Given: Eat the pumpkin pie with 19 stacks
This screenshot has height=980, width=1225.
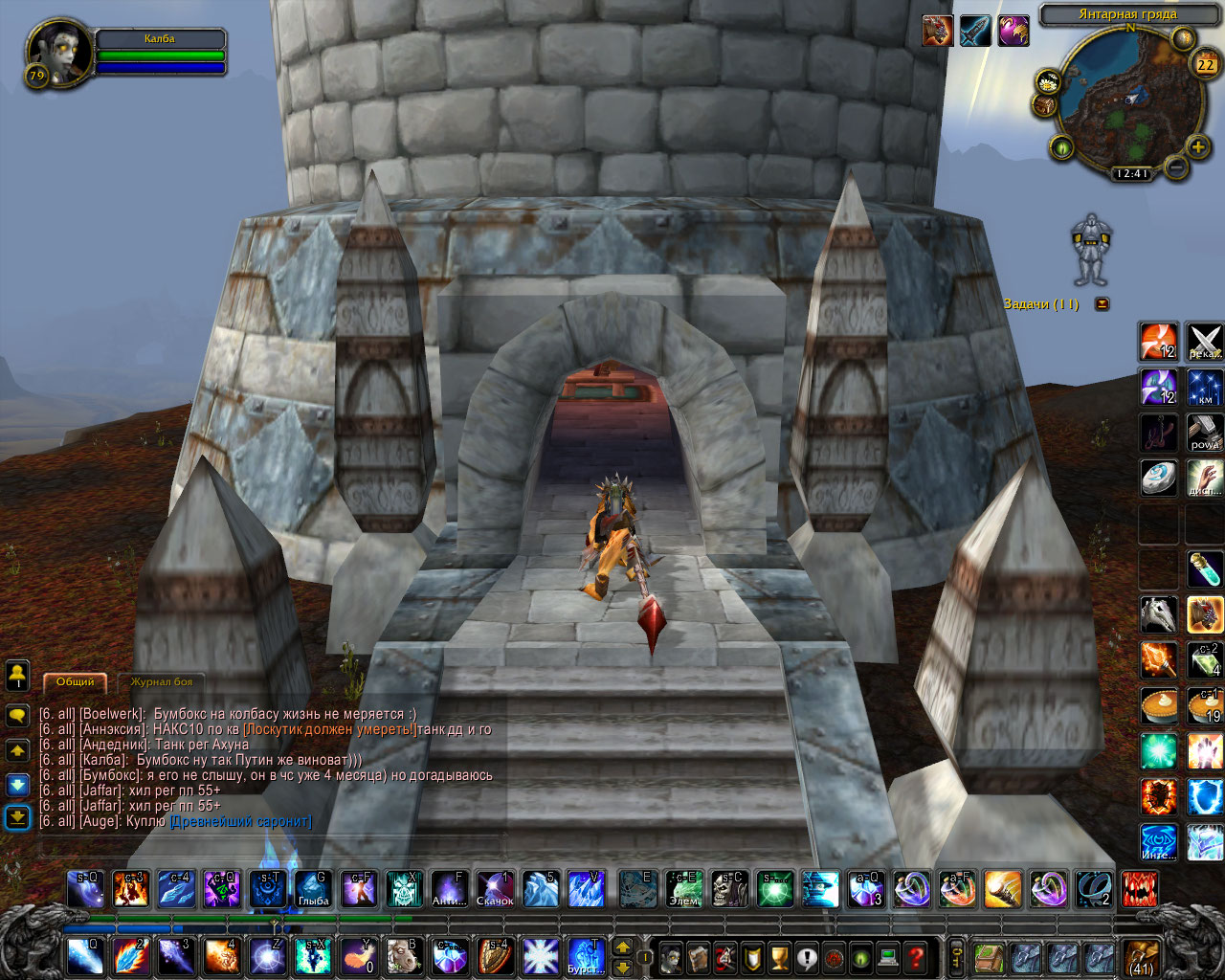Looking at the screenshot, I should [x=1204, y=705].
